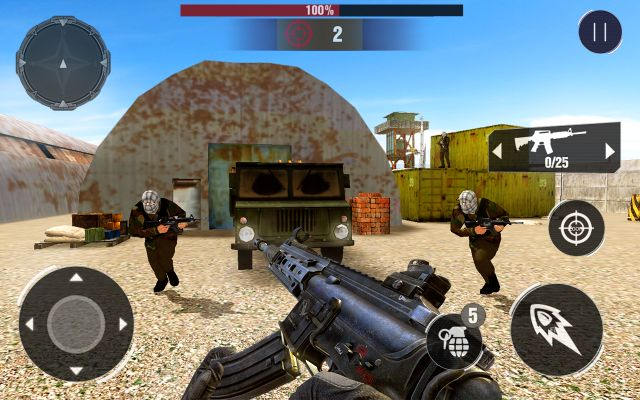Throw a grenade
The width and height of the screenshot is (640, 400).
pyautogui.click(x=454, y=342)
